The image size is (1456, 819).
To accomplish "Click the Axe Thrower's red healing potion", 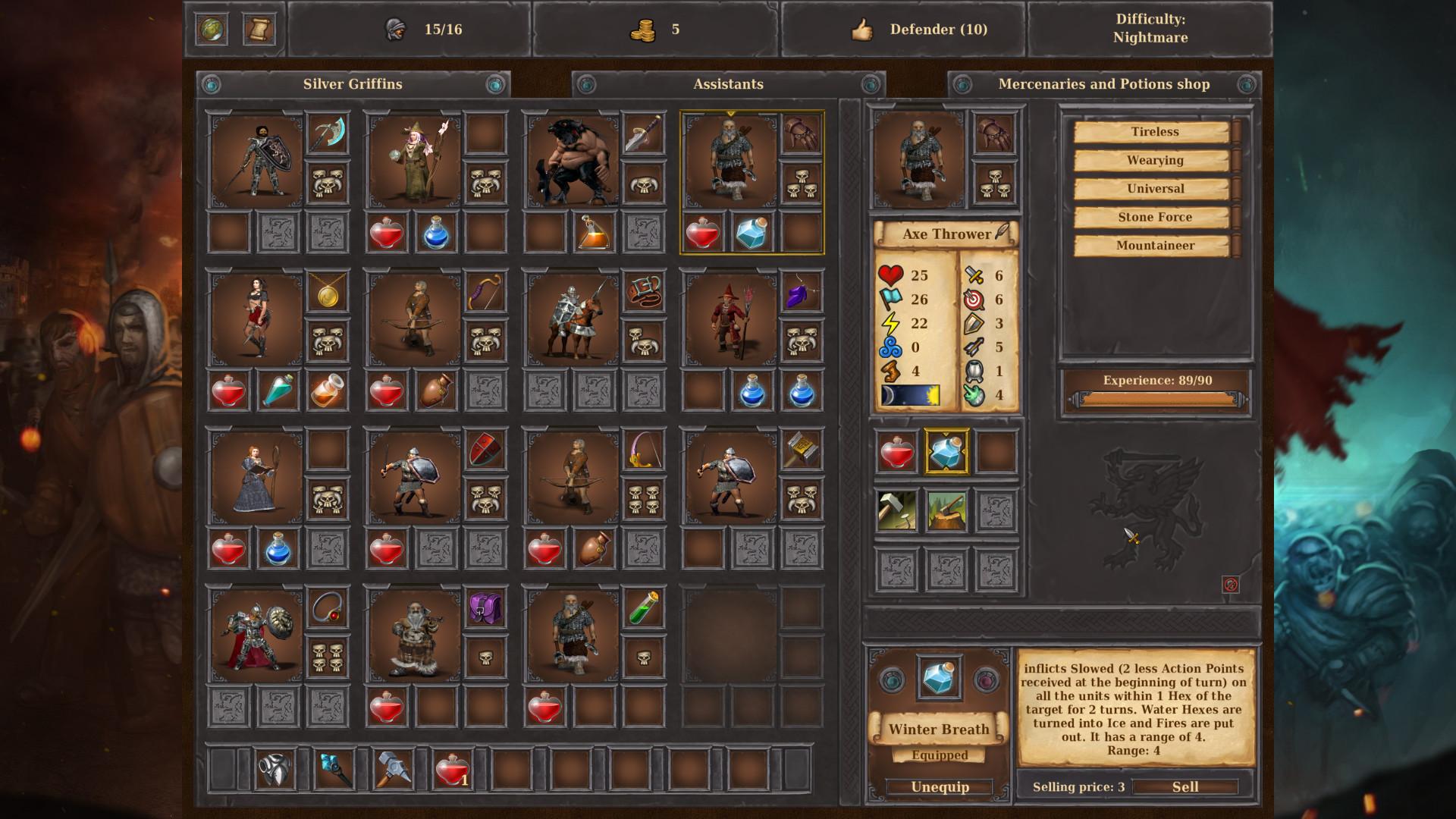I will (896, 452).
